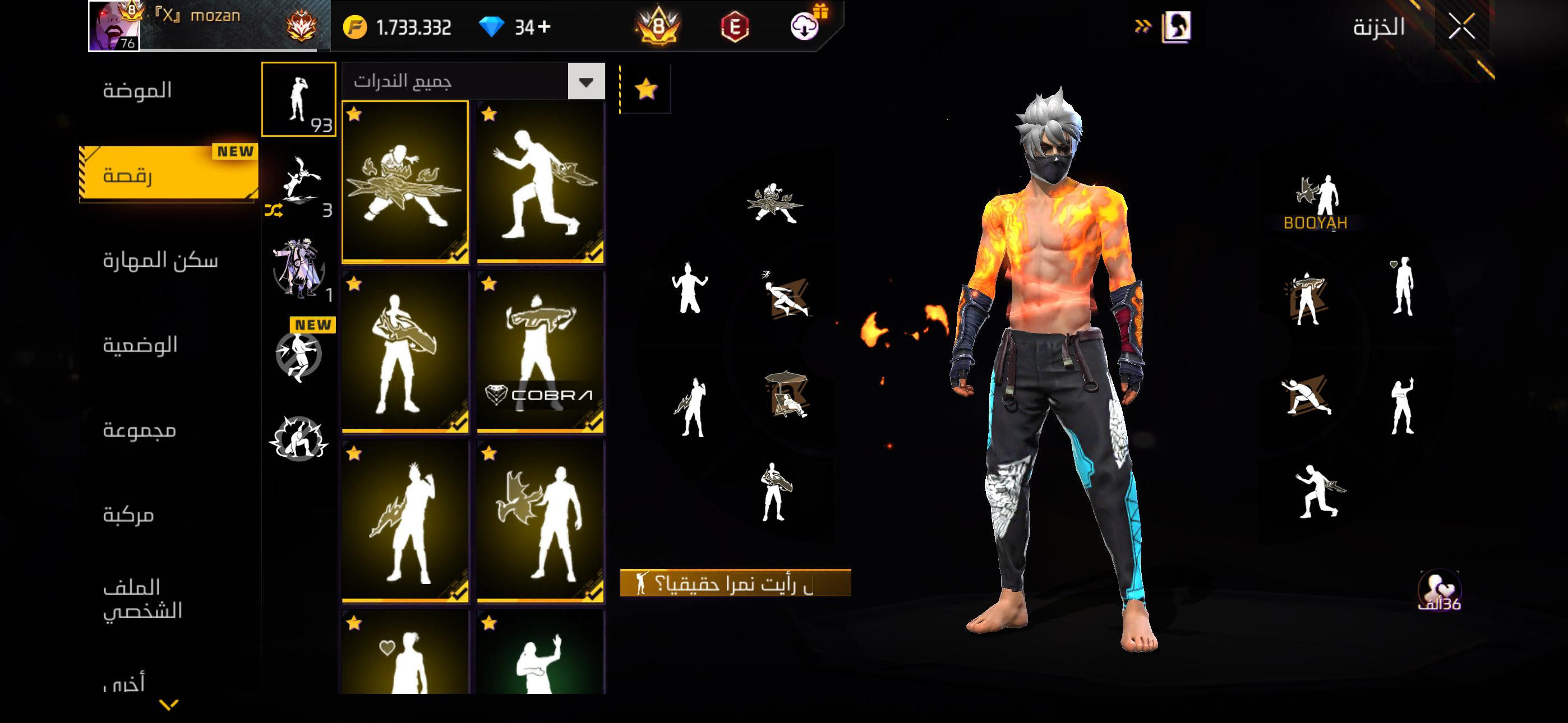Open the download center cloud icon
Screen dimensions: 1568x723
coord(804,27)
